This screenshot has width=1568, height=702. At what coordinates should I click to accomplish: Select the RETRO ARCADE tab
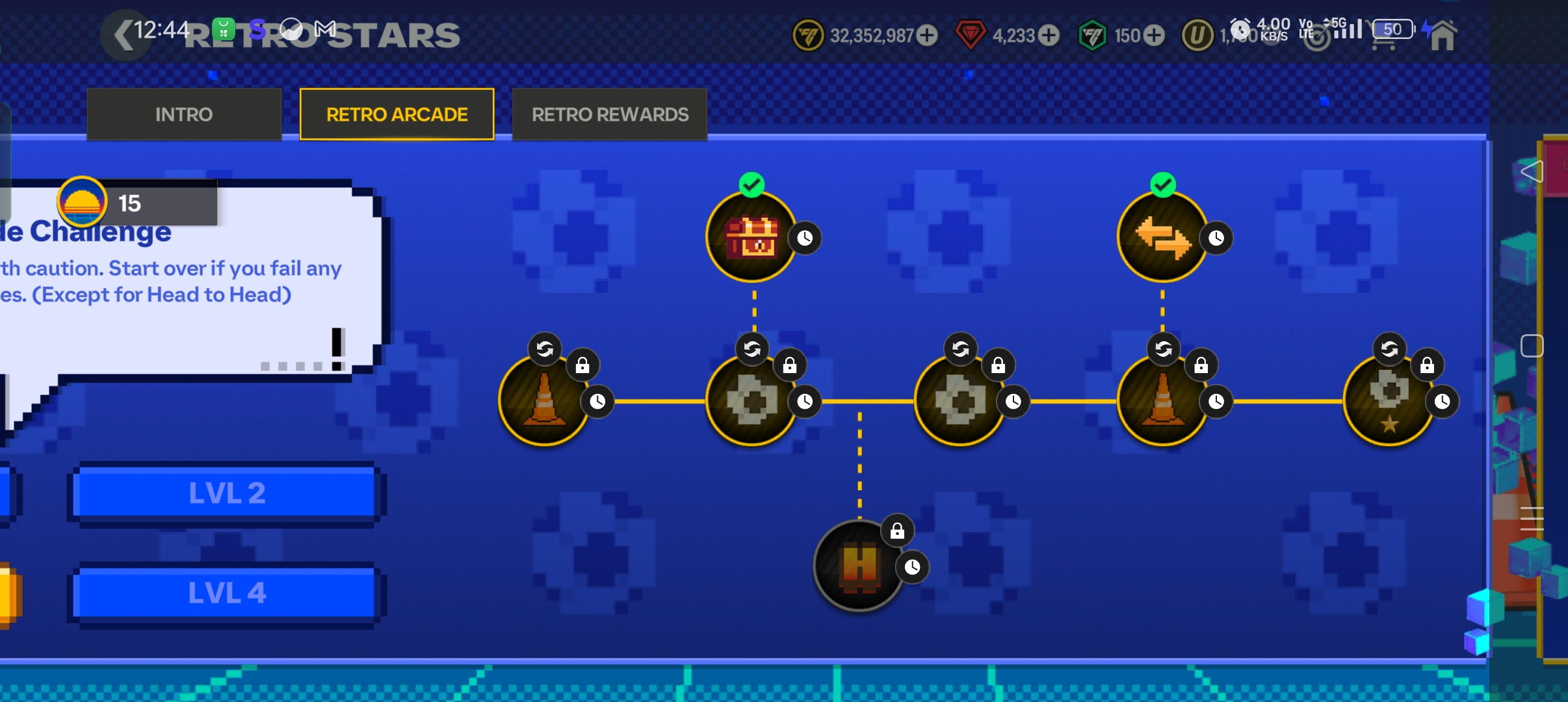click(397, 114)
